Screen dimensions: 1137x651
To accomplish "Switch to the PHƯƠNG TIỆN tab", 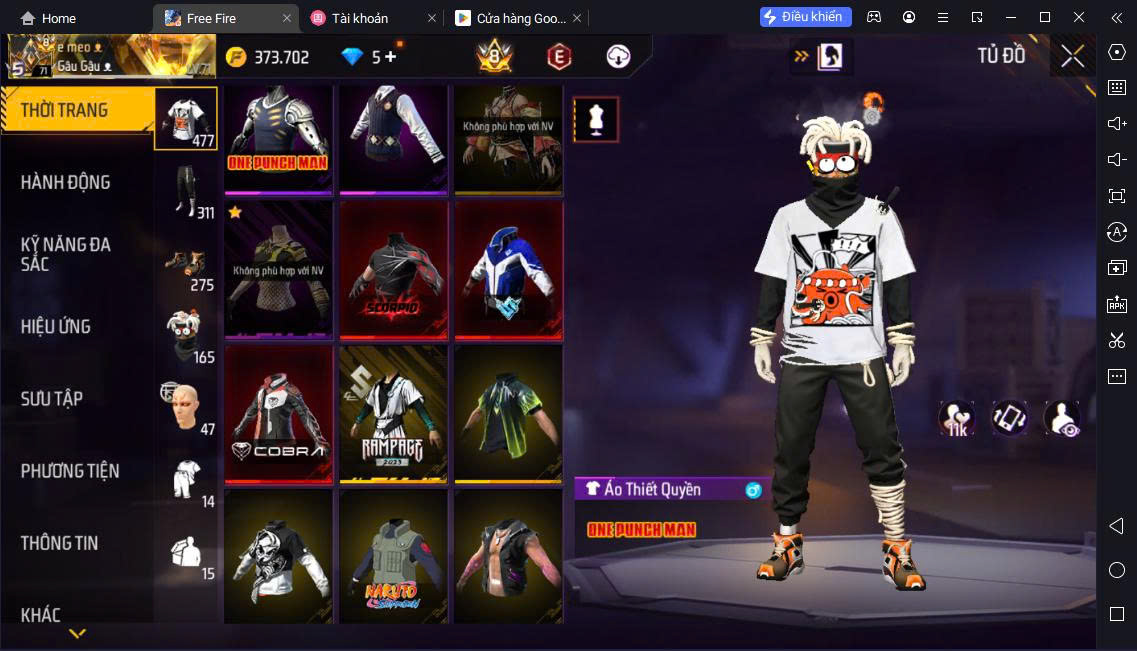I will pos(70,471).
